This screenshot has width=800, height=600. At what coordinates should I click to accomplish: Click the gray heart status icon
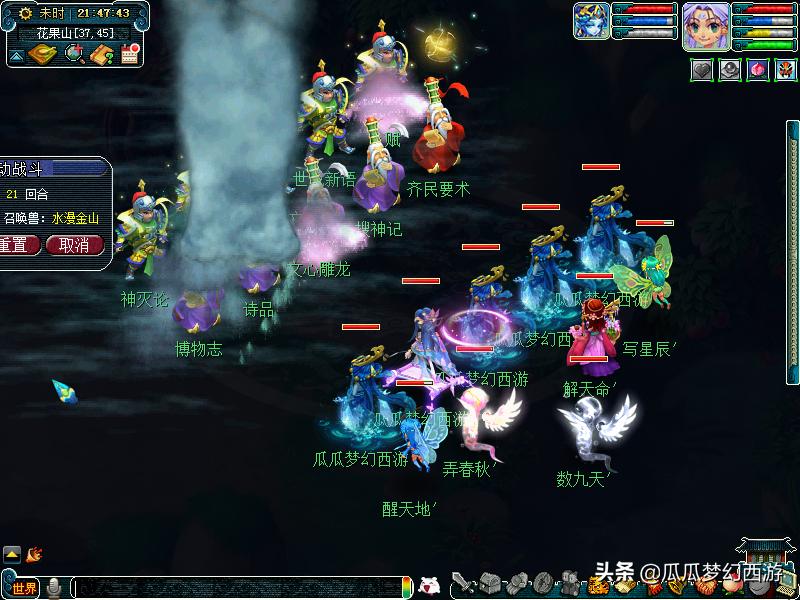(x=702, y=70)
